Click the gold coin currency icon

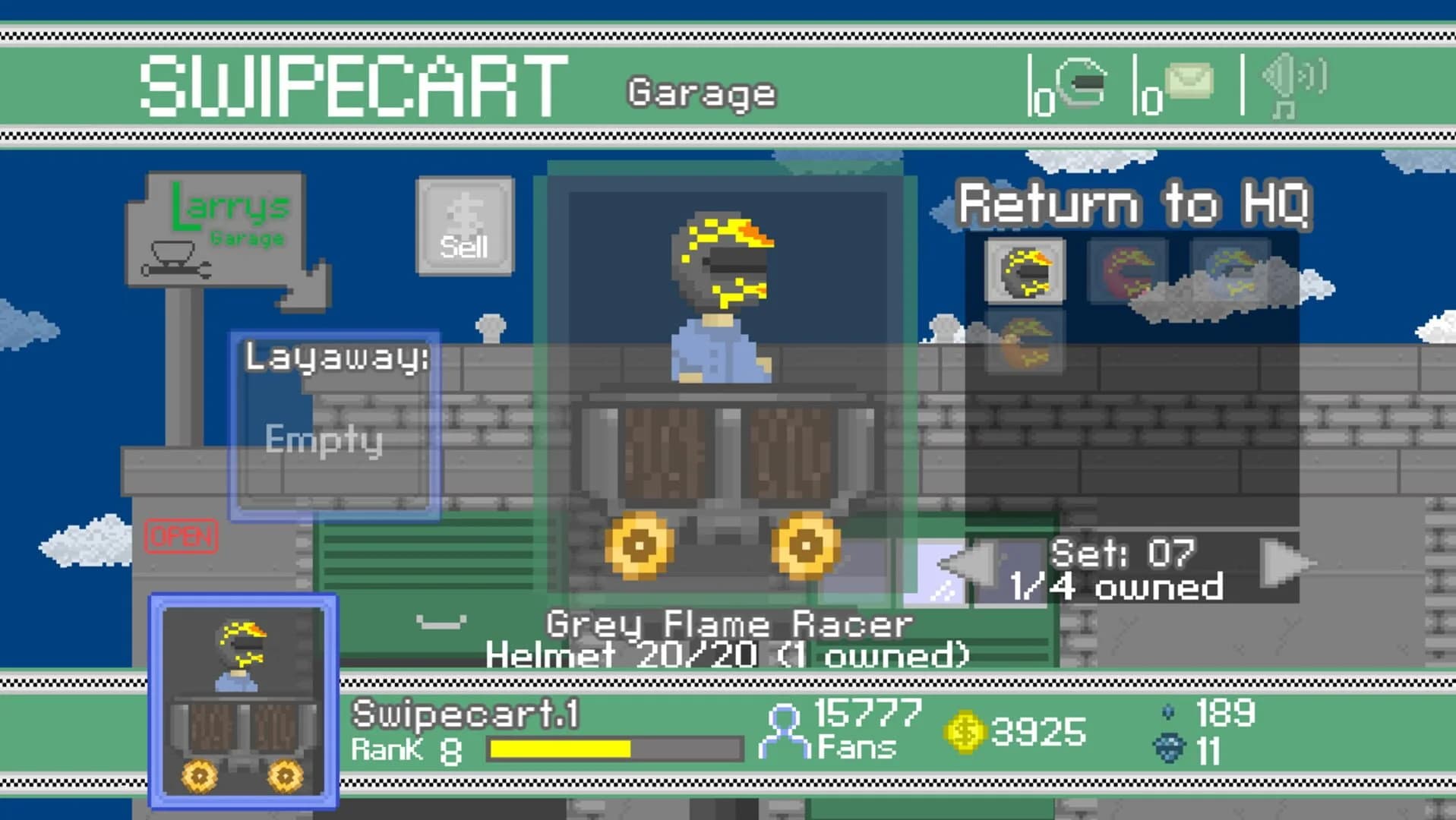963,733
